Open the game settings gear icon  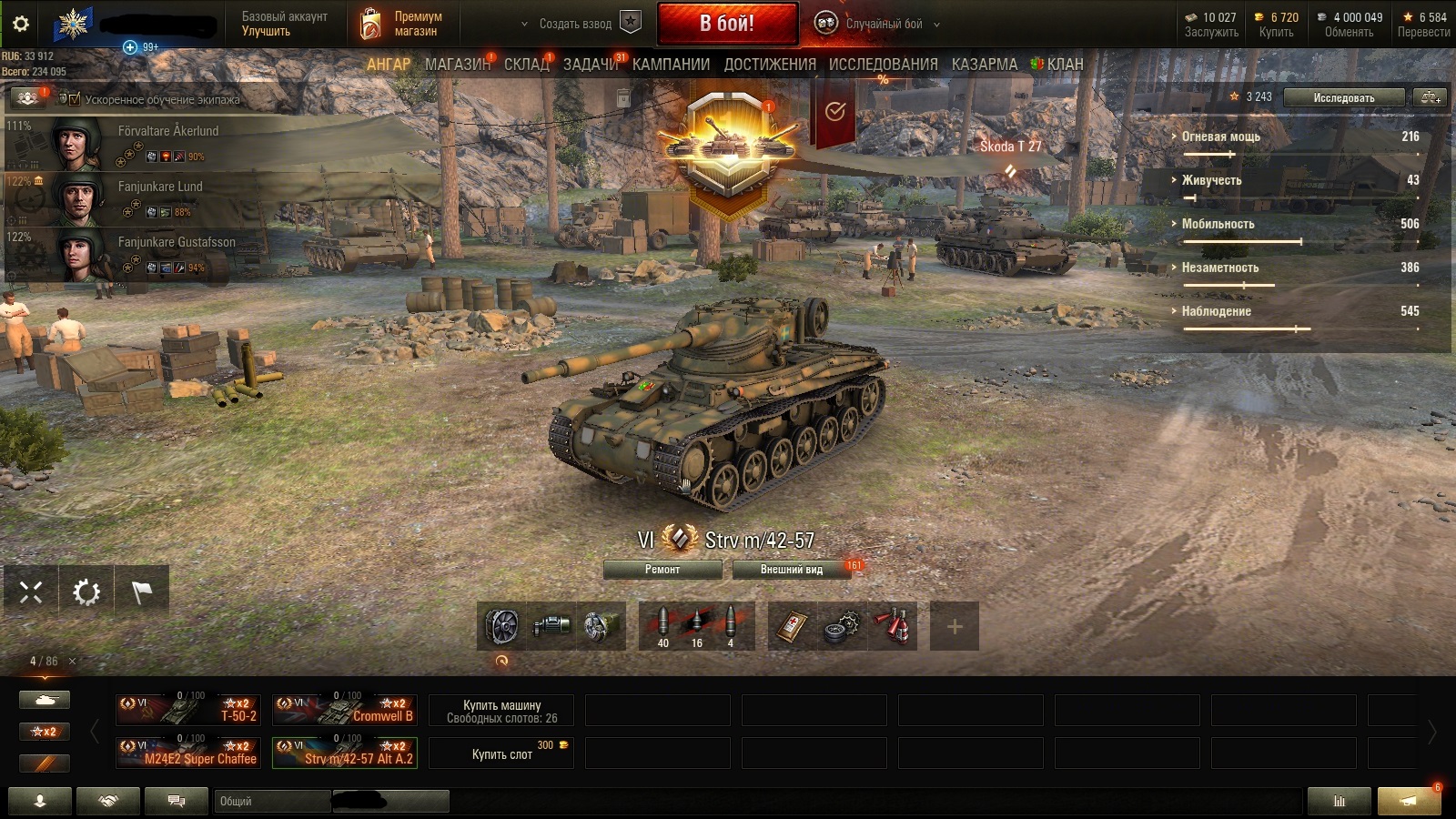21,25
